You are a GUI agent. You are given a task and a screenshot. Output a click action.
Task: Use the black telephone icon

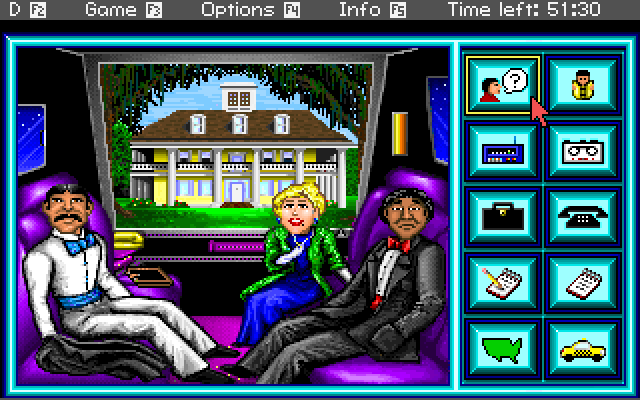click(583, 216)
